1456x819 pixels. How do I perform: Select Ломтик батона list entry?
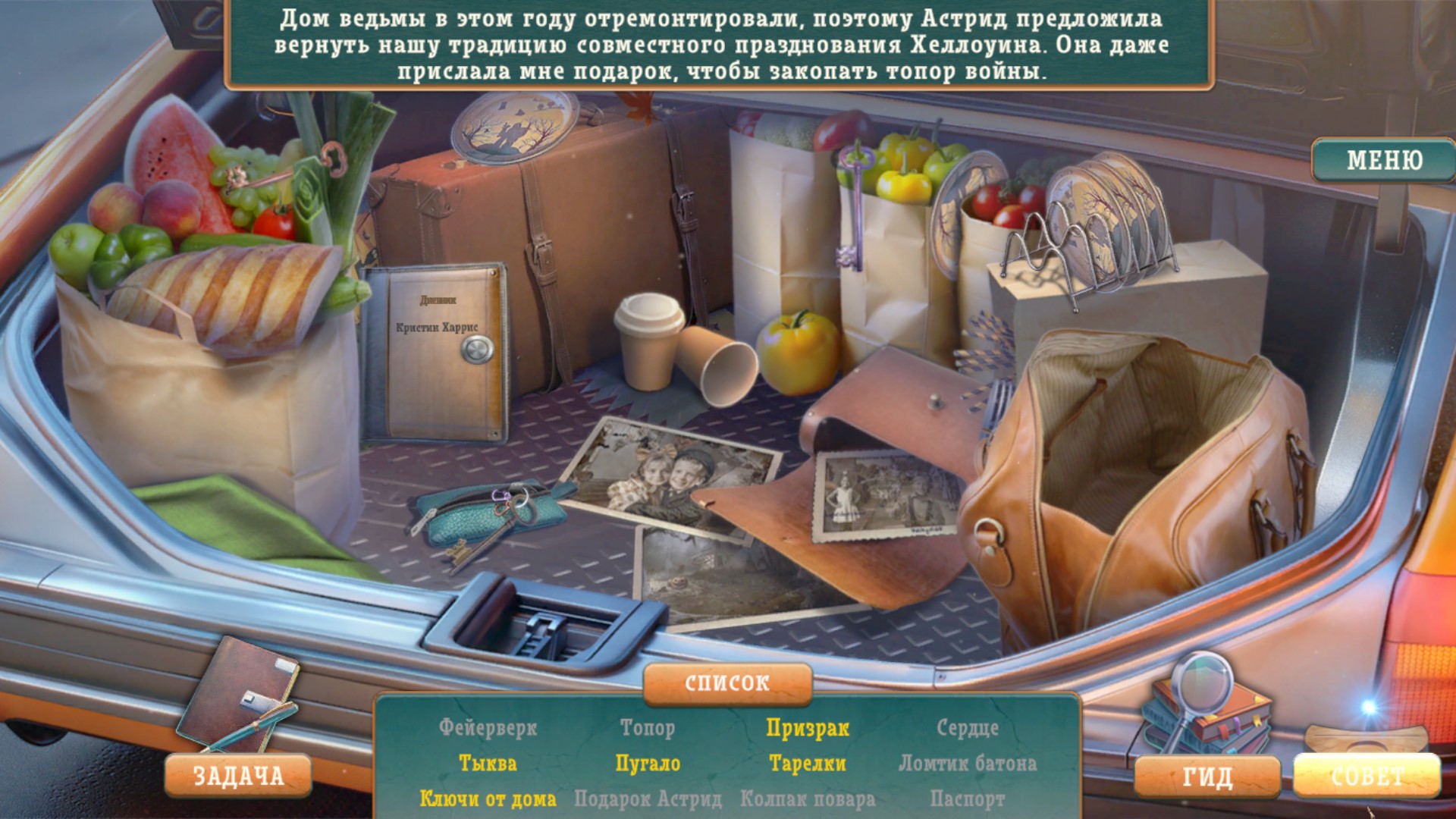[968, 764]
